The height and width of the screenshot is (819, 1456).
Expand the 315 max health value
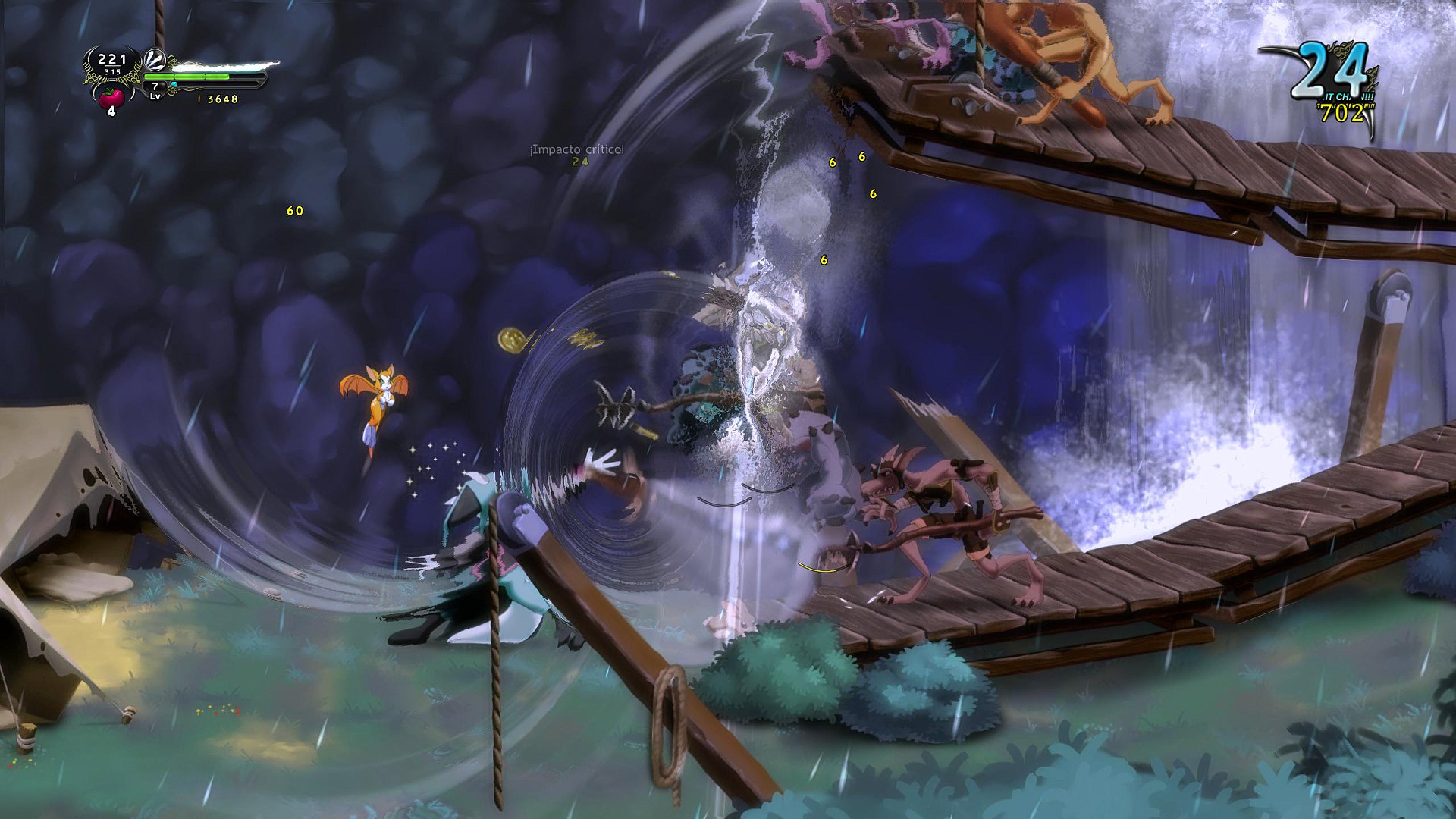coord(113,71)
